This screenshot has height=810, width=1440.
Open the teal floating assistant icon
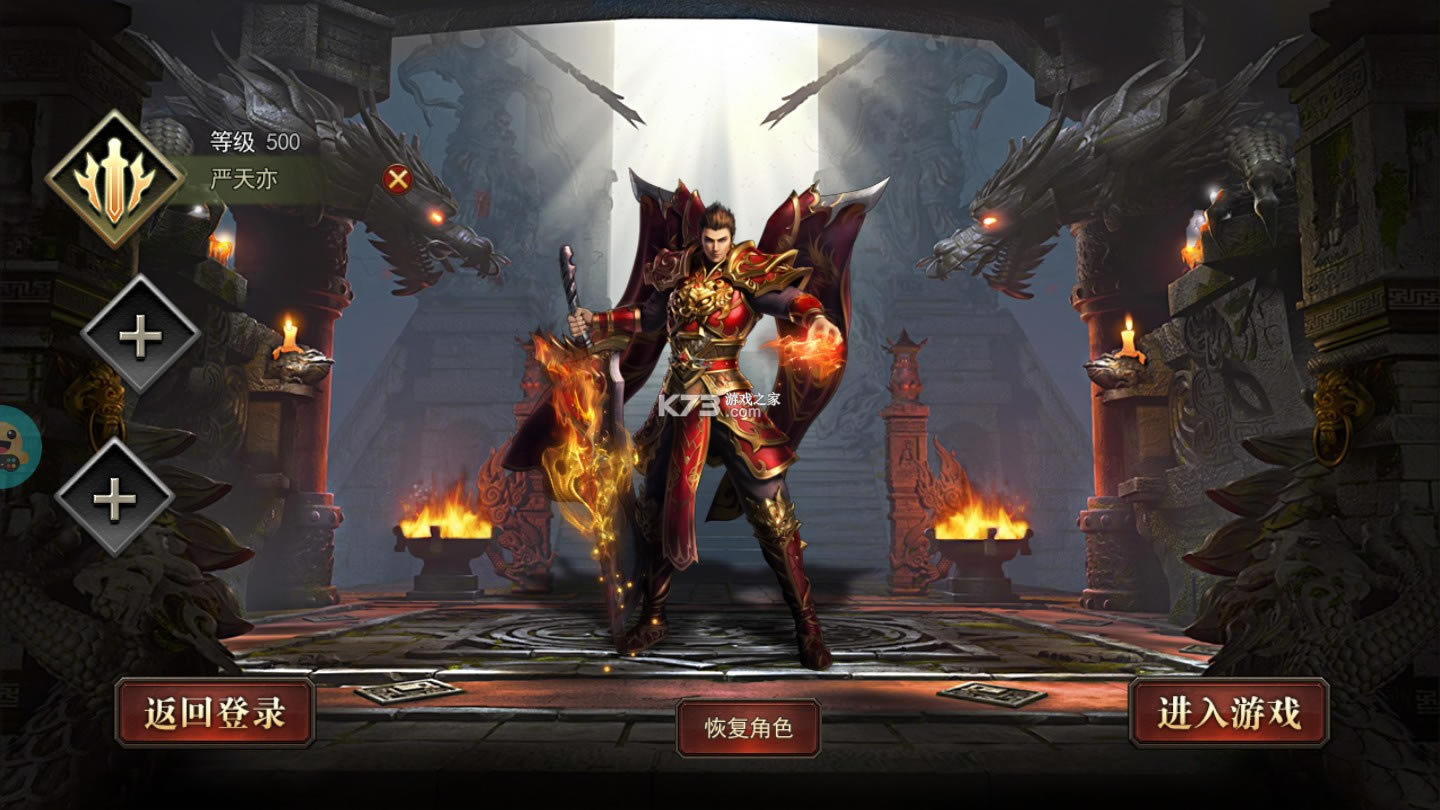16,447
